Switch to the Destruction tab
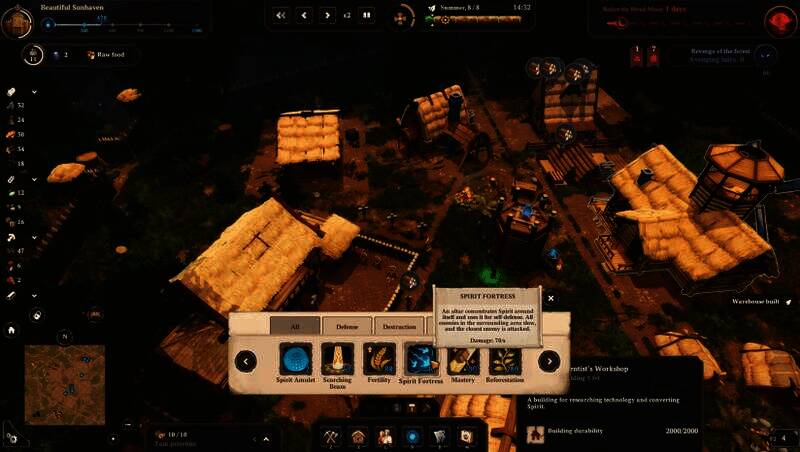 click(x=399, y=326)
